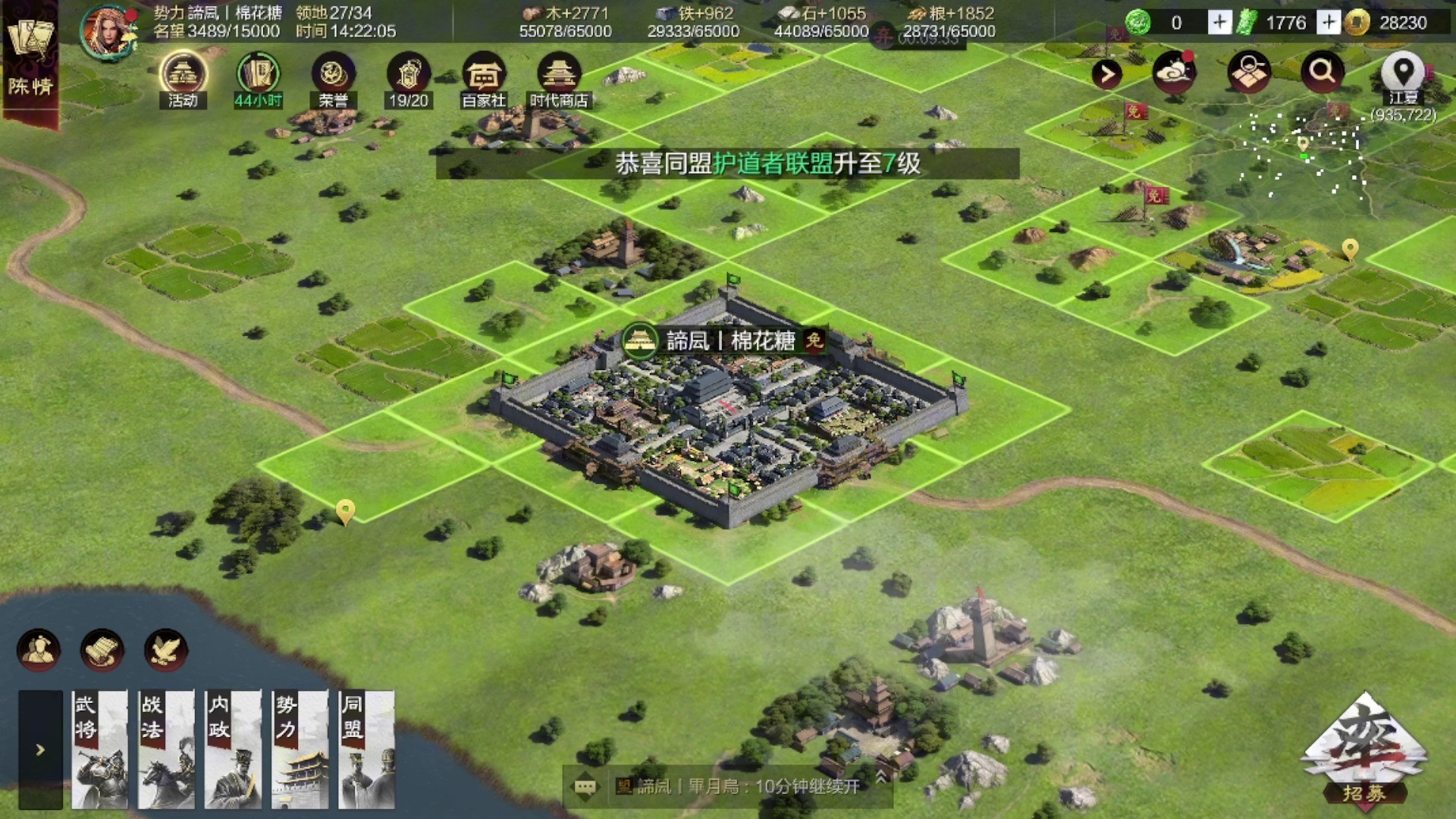Open the player avatar profile
This screenshot has height=819, width=1456.
108,32
